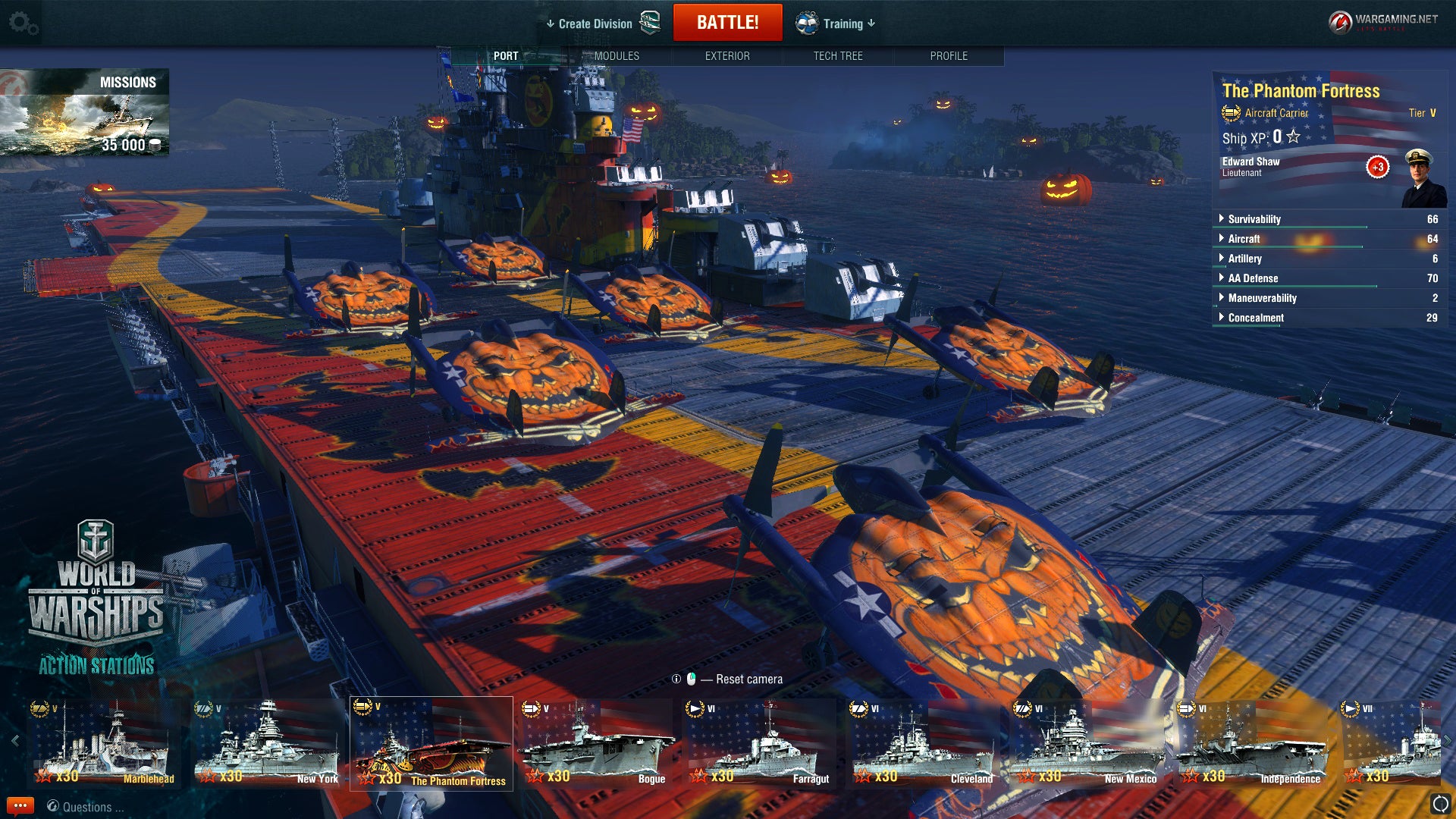Screen dimensions: 1456x819
Task: Select the Marblehead ship in carousel
Action: point(104,743)
